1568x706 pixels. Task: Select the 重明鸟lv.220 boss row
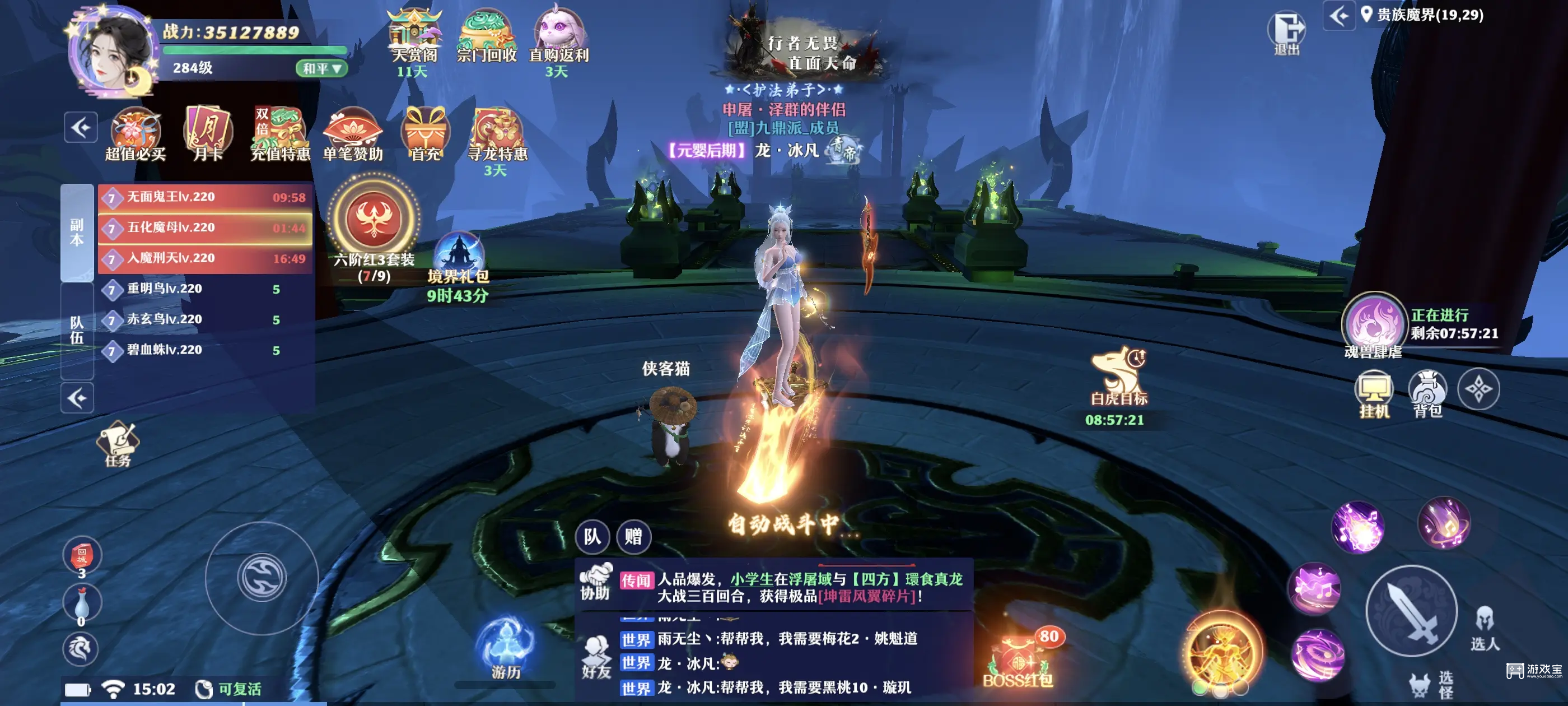(x=205, y=289)
